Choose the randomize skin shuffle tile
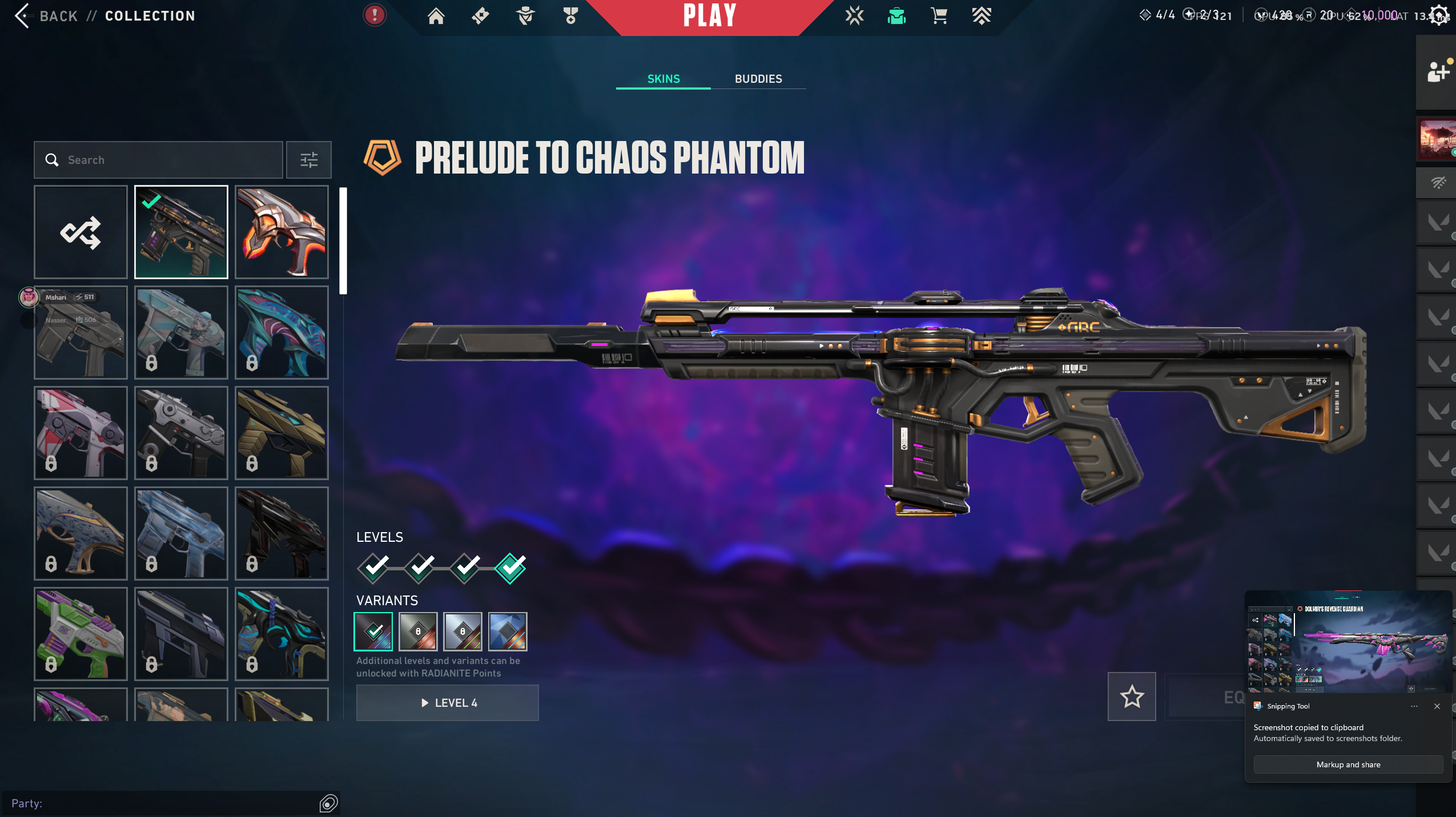Screen dimensions: 1456x817 81,232
